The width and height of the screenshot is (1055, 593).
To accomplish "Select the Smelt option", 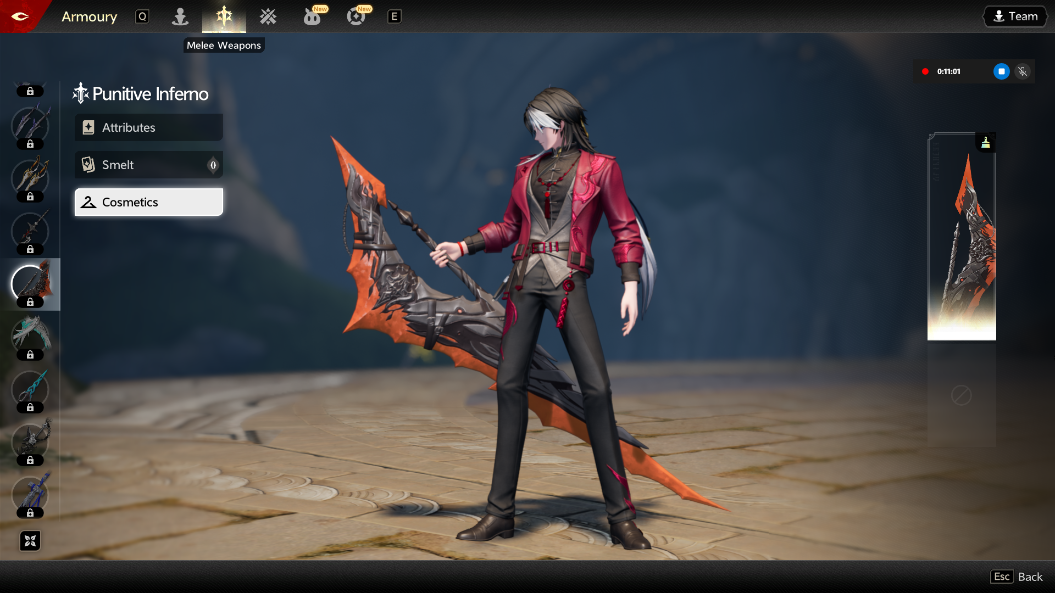I will [x=148, y=165].
